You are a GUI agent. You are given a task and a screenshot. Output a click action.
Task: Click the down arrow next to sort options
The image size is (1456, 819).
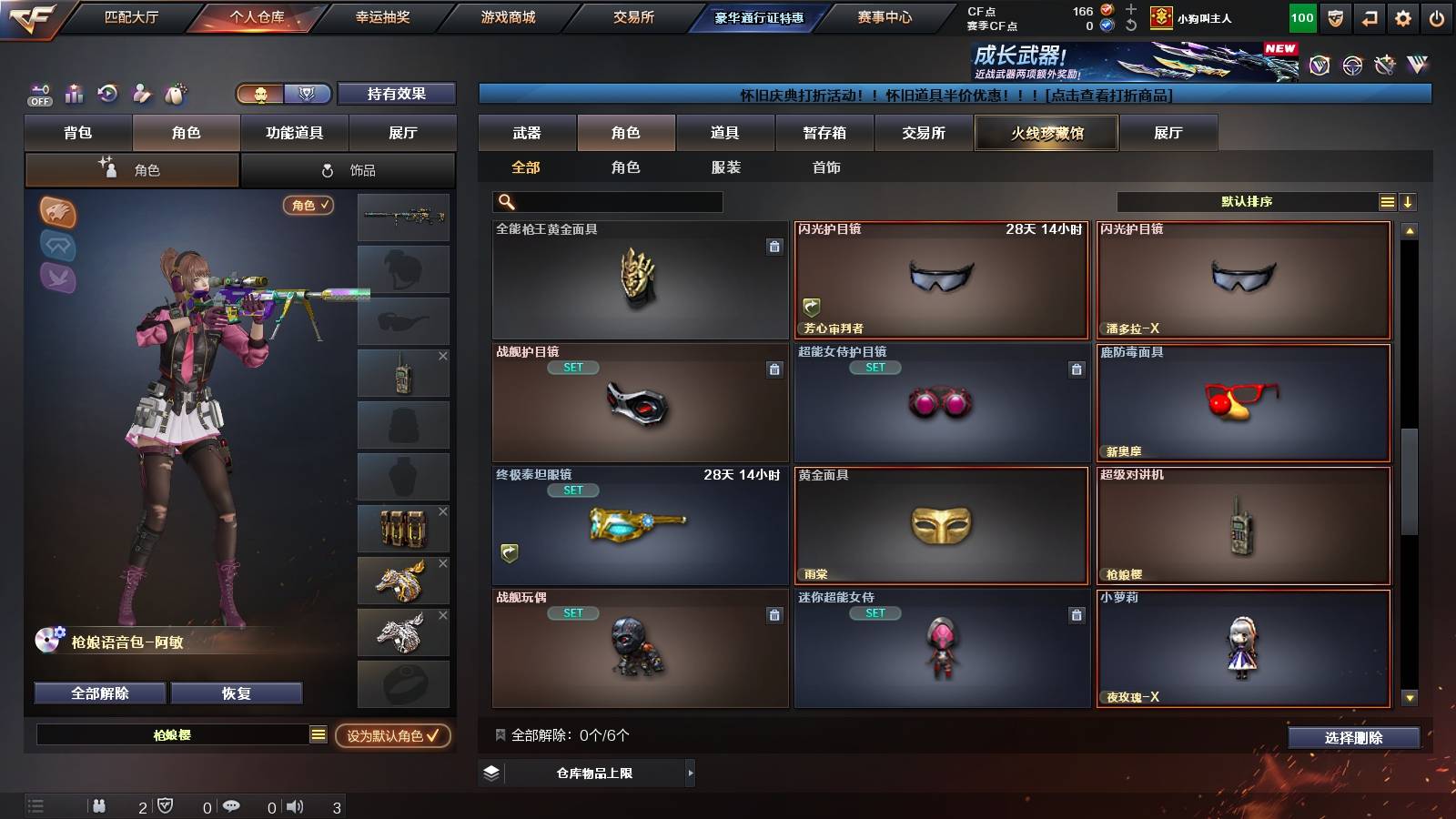tap(1409, 202)
